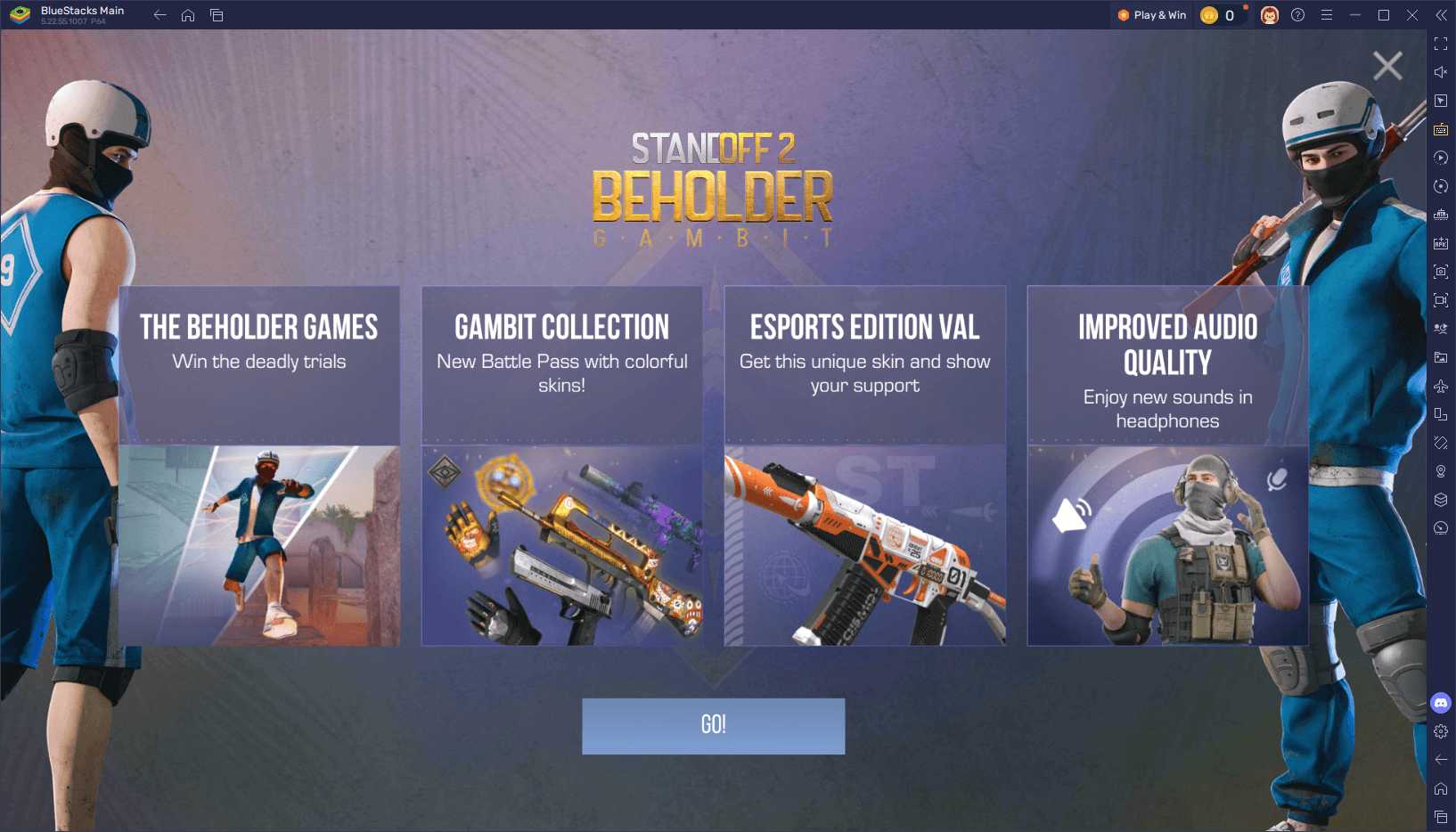View the Improved Audio Quality card
The image size is (1456, 832).
1167,466
